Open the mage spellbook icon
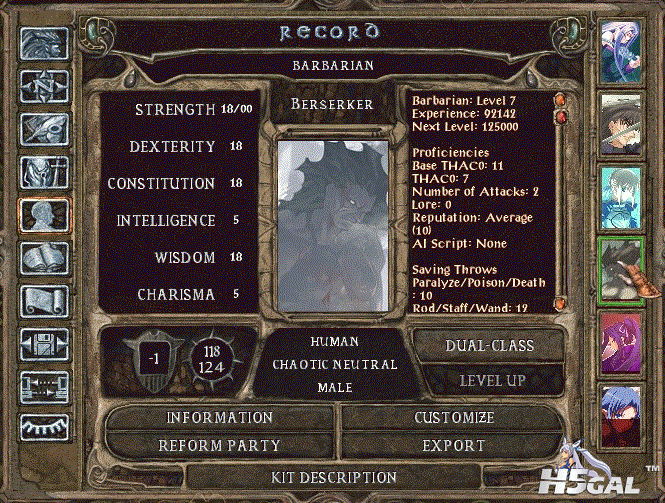665x503 pixels. point(44,257)
